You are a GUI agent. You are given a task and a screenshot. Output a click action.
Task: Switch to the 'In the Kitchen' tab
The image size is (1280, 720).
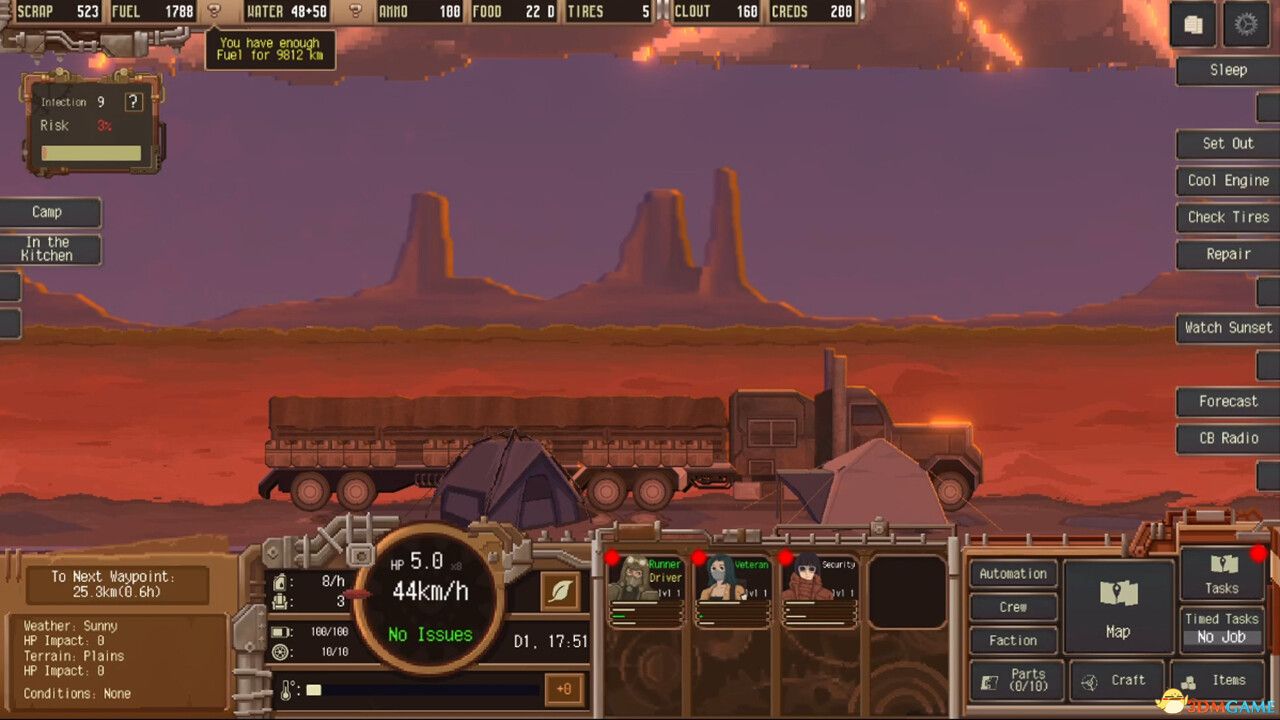coord(50,248)
